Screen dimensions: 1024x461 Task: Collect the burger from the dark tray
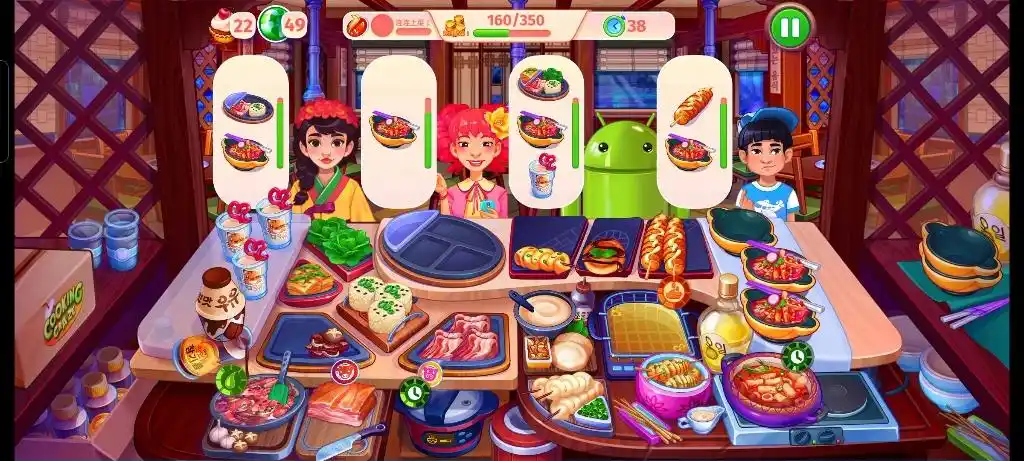coord(603,259)
